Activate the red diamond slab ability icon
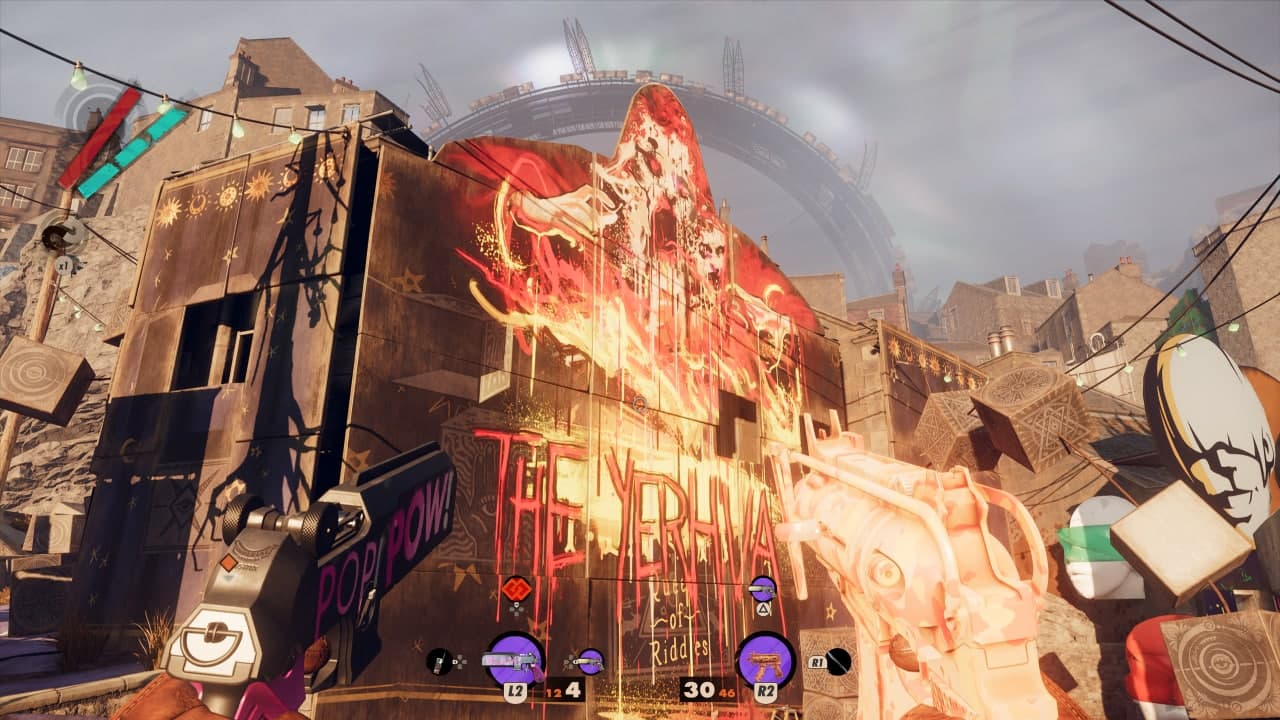This screenshot has height=720, width=1280. [515, 587]
